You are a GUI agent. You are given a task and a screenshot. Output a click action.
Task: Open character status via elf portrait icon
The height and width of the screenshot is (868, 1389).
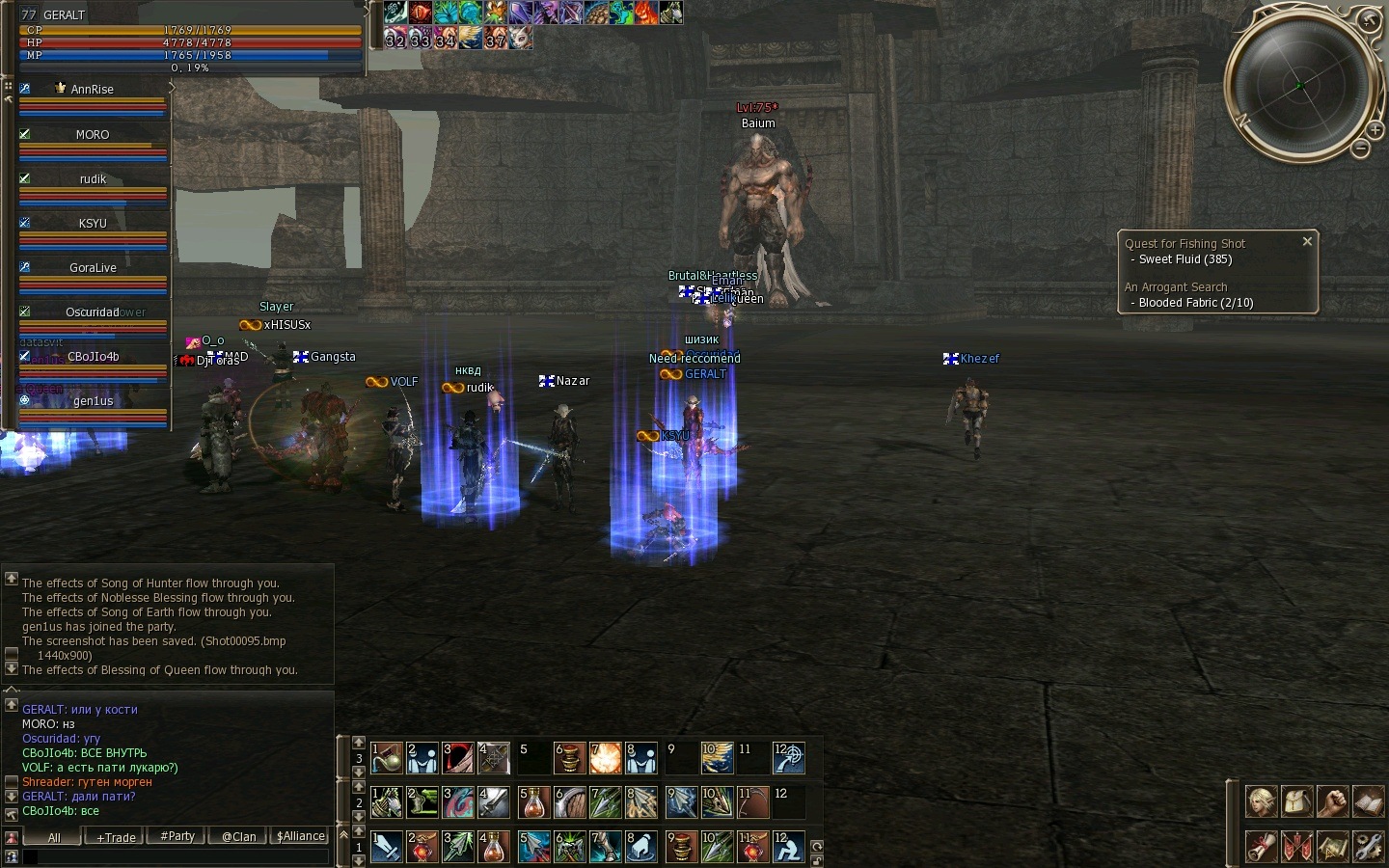[x=1262, y=801]
